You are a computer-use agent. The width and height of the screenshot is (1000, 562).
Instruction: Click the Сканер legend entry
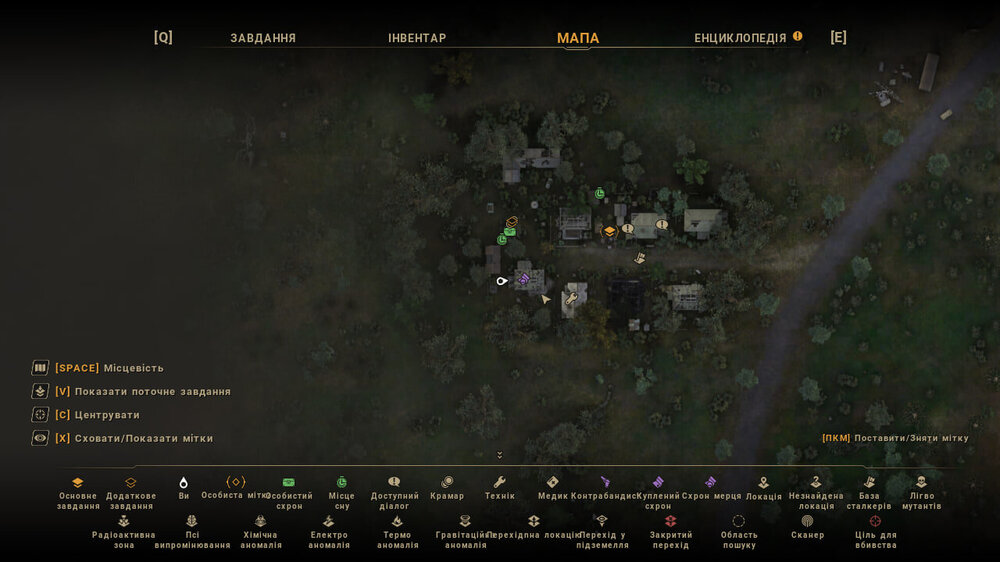[x=807, y=528]
